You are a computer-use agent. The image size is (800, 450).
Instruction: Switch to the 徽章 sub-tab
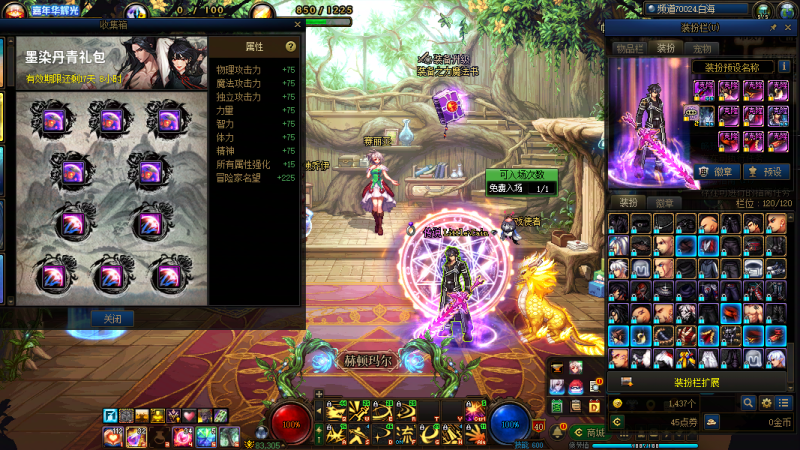pyautogui.click(x=663, y=202)
